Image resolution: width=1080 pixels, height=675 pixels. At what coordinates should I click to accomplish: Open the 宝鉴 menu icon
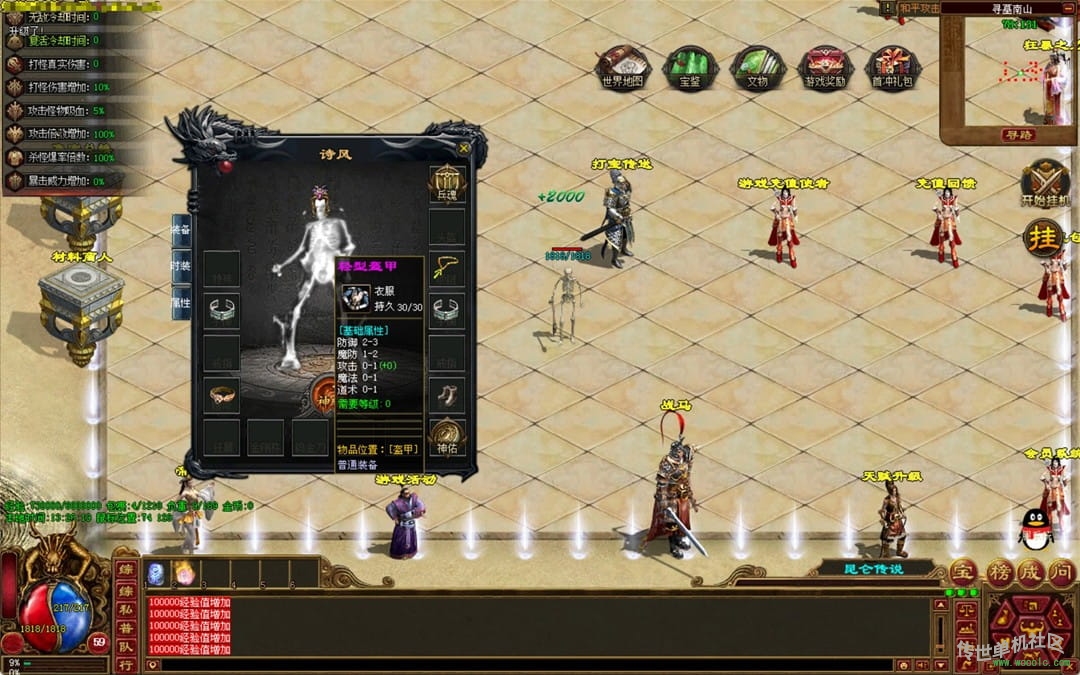690,66
